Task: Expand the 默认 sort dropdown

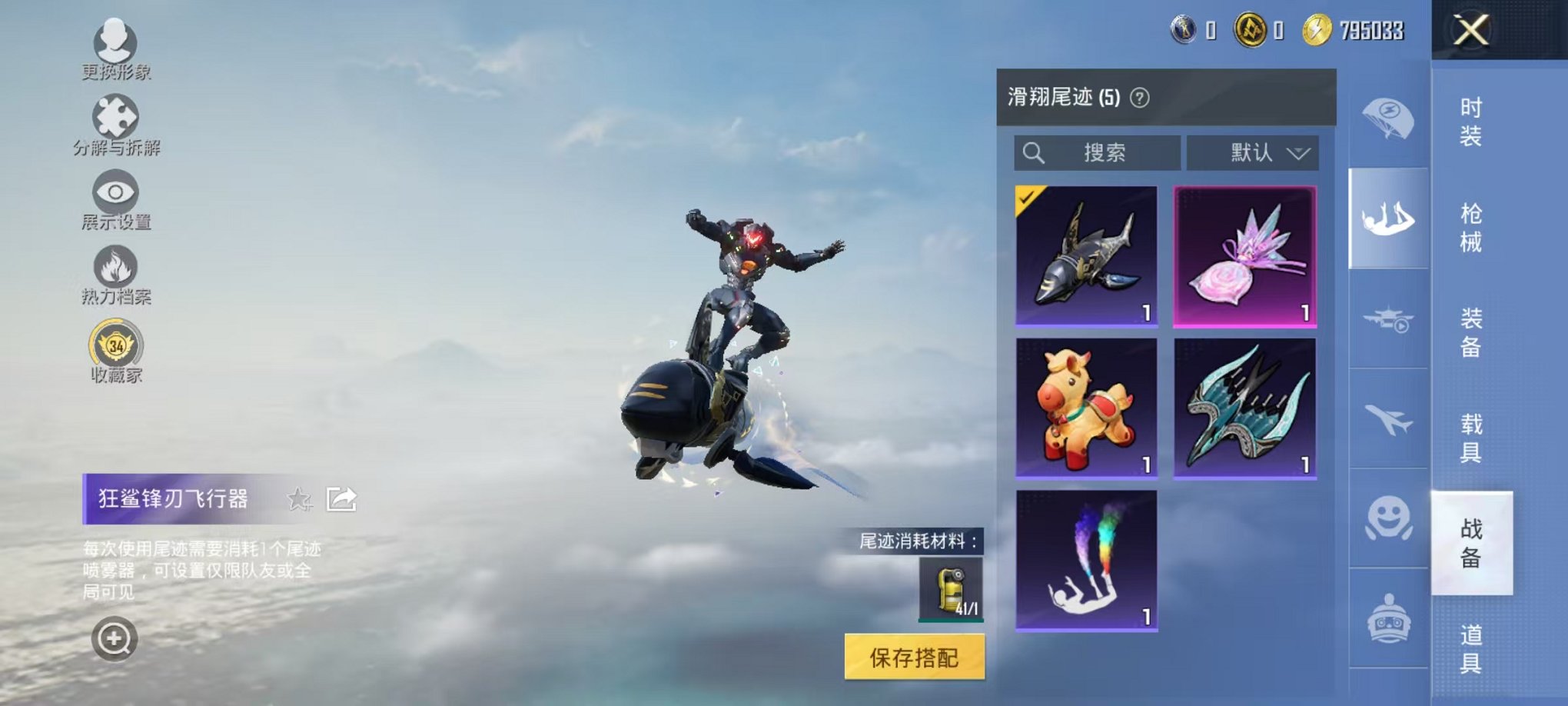Action: pyautogui.click(x=1253, y=153)
